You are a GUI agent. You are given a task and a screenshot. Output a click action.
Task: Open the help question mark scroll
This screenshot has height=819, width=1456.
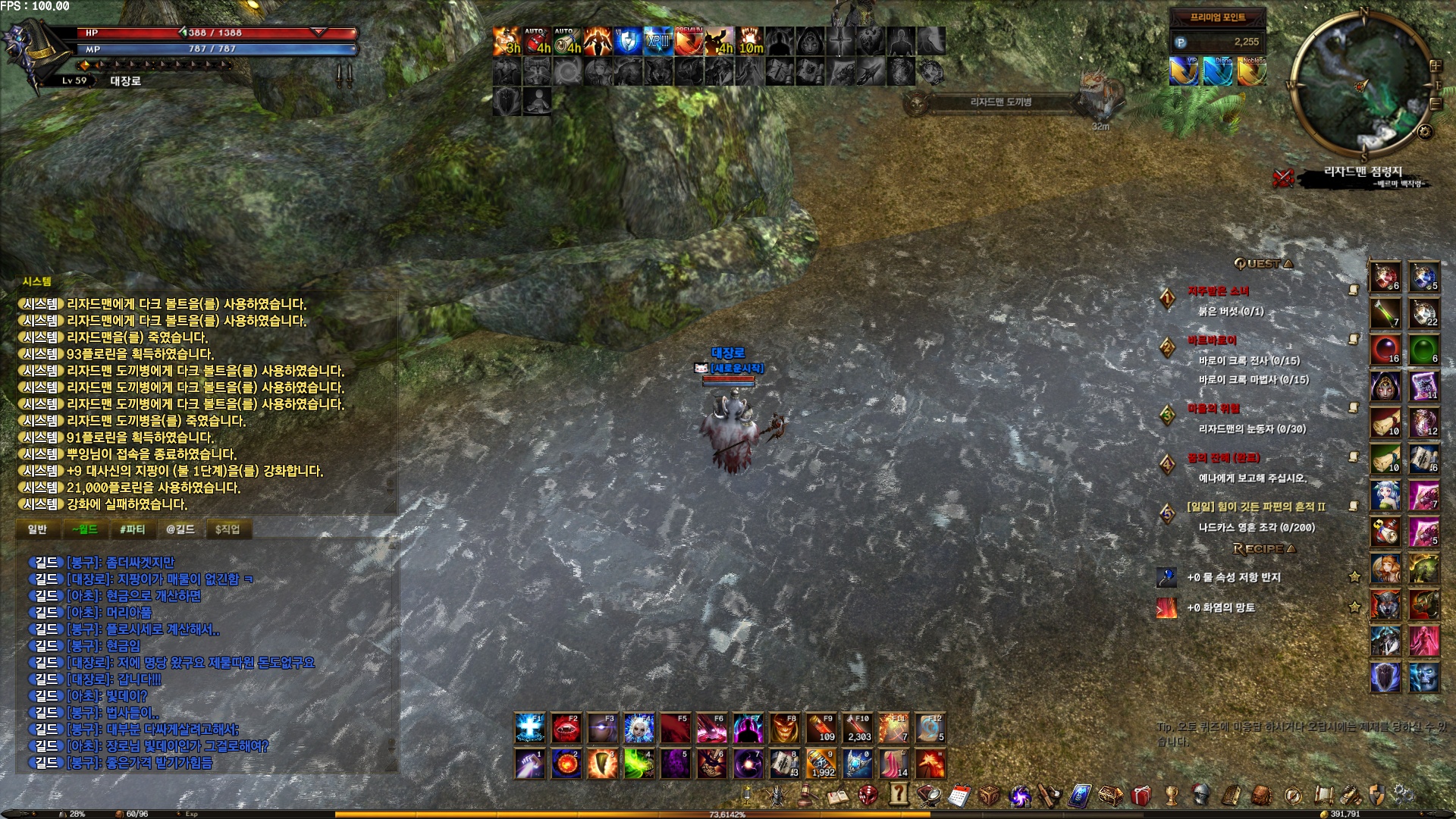coord(899,794)
